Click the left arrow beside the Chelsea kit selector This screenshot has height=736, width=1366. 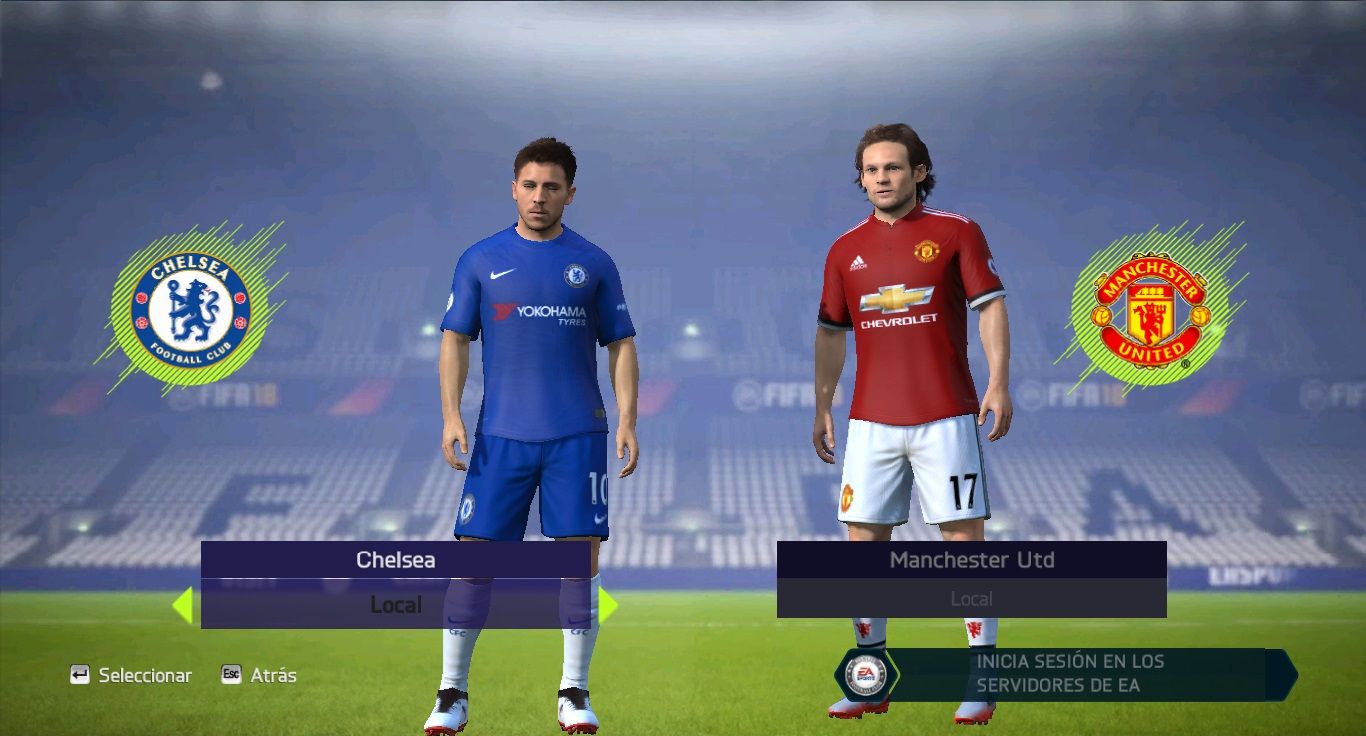[x=182, y=605]
